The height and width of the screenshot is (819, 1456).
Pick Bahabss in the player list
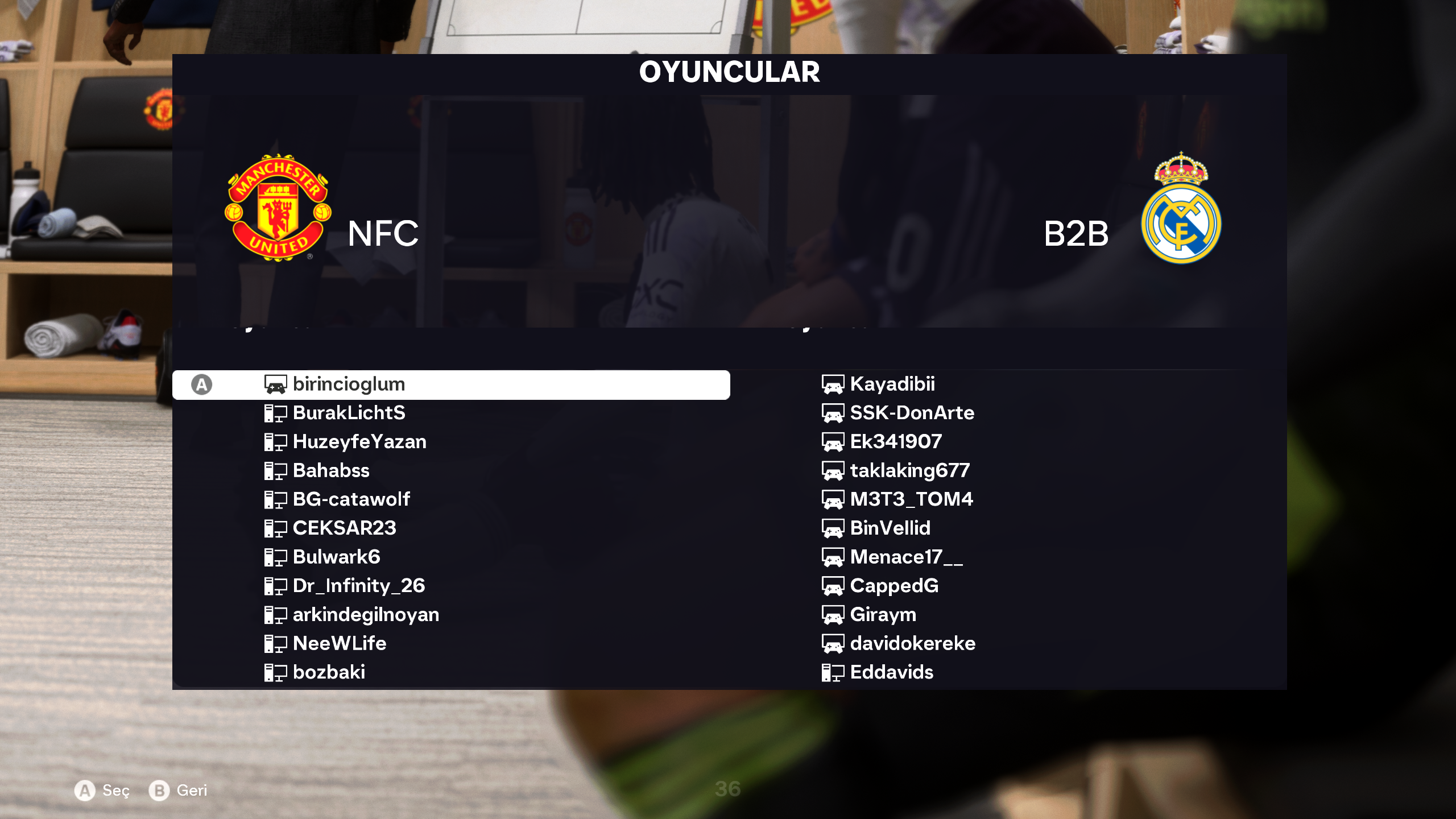click(330, 471)
